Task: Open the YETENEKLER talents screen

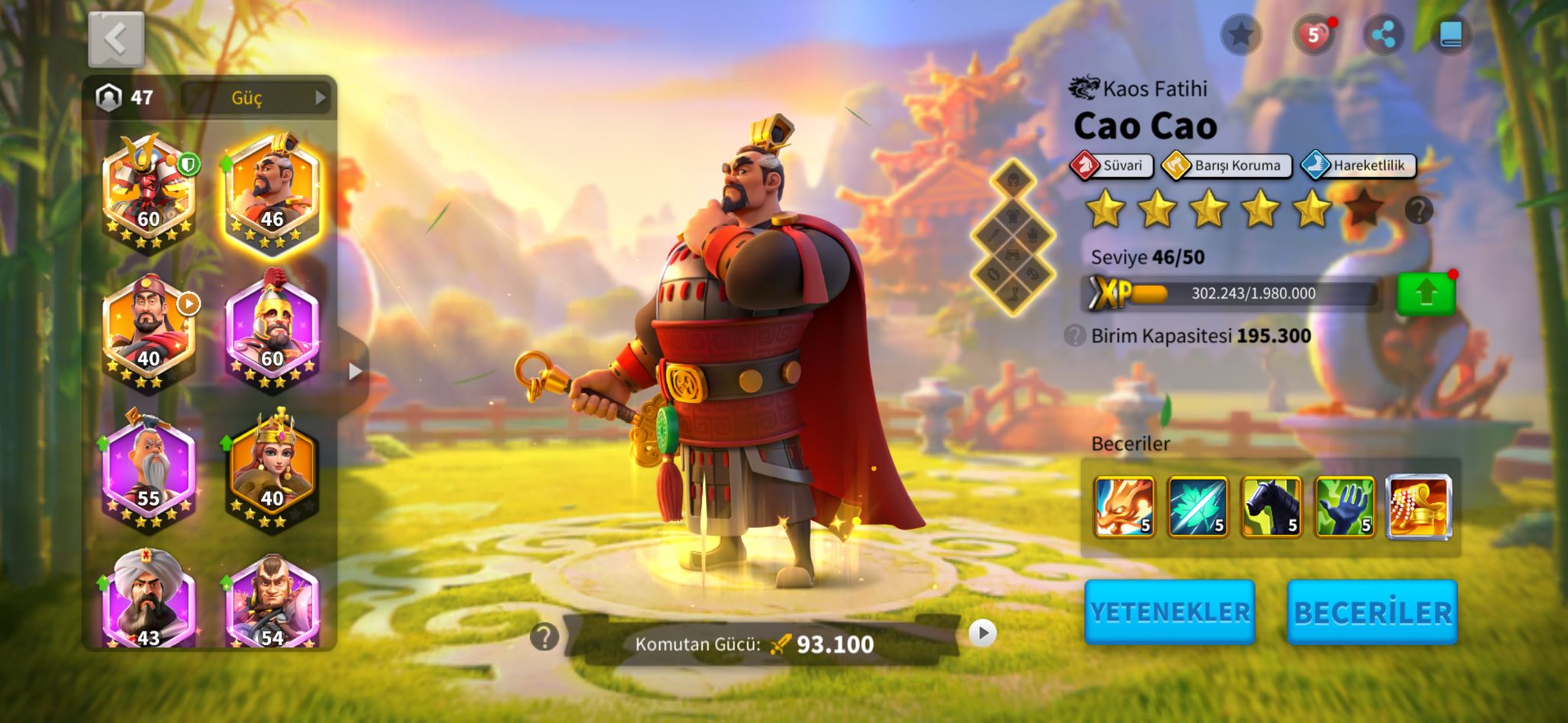Action: point(1169,612)
